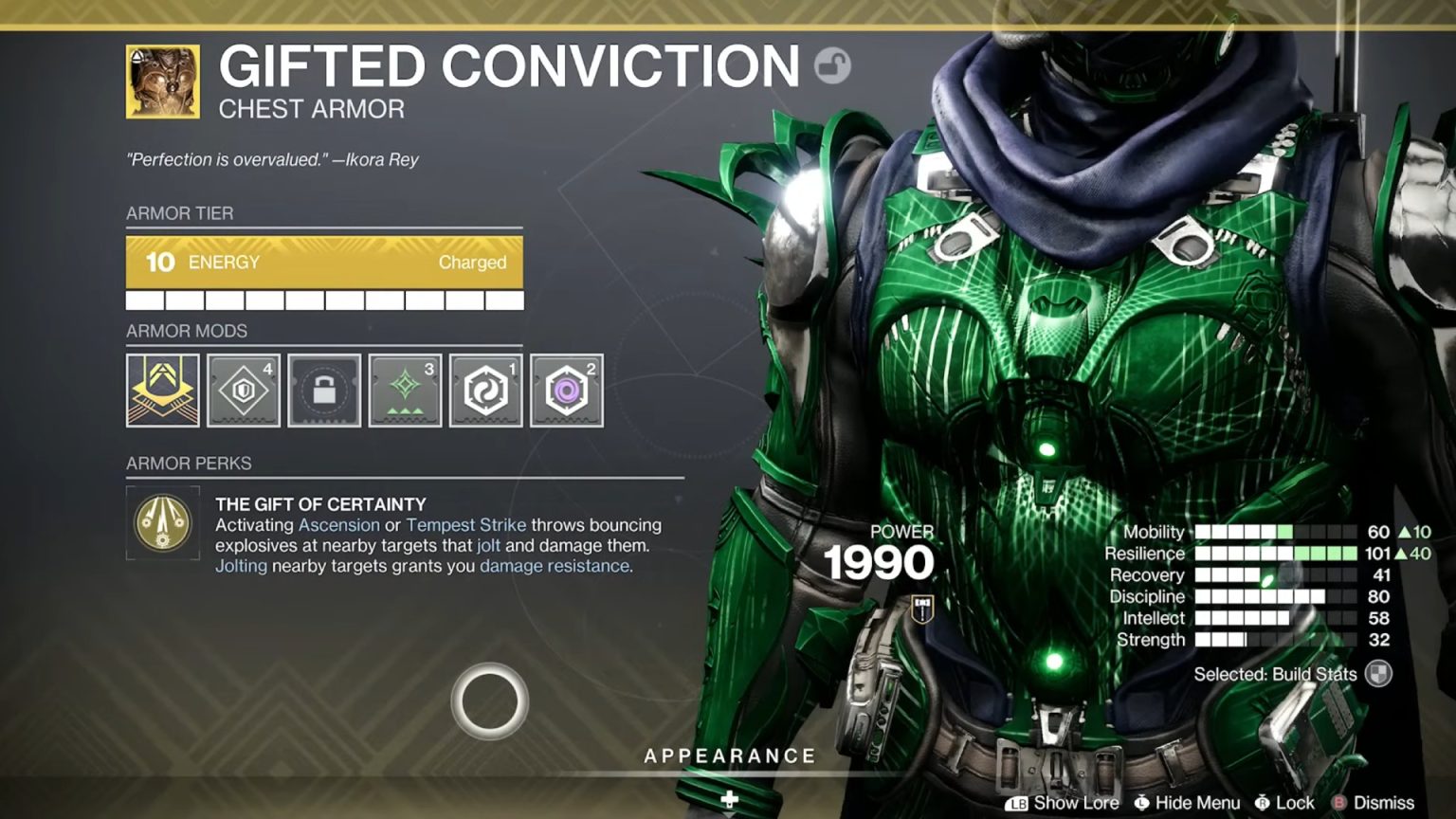
Task: Expand the Armor Tier section
Action: 182,213
